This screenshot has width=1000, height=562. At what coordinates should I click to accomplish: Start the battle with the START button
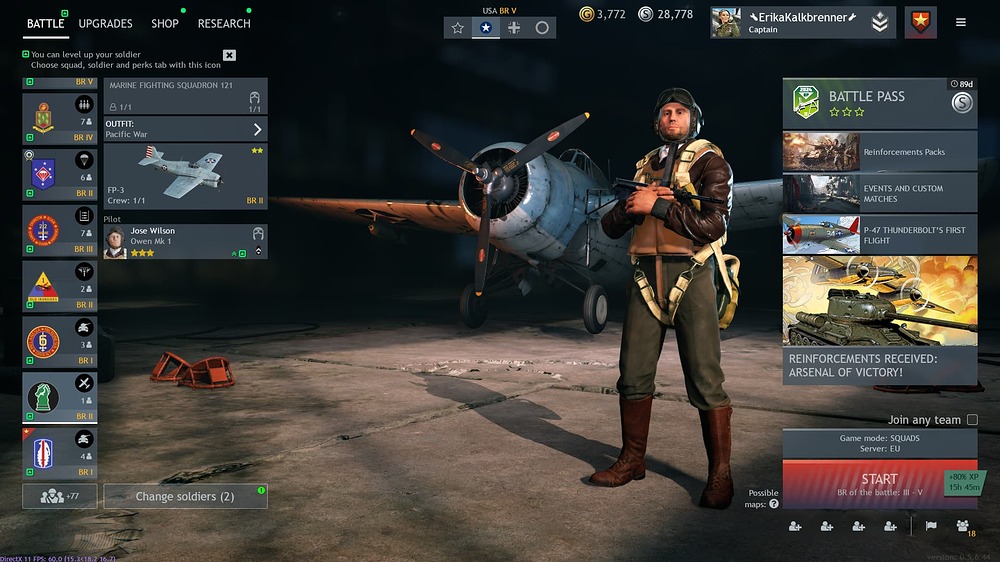click(x=879, y=484)
